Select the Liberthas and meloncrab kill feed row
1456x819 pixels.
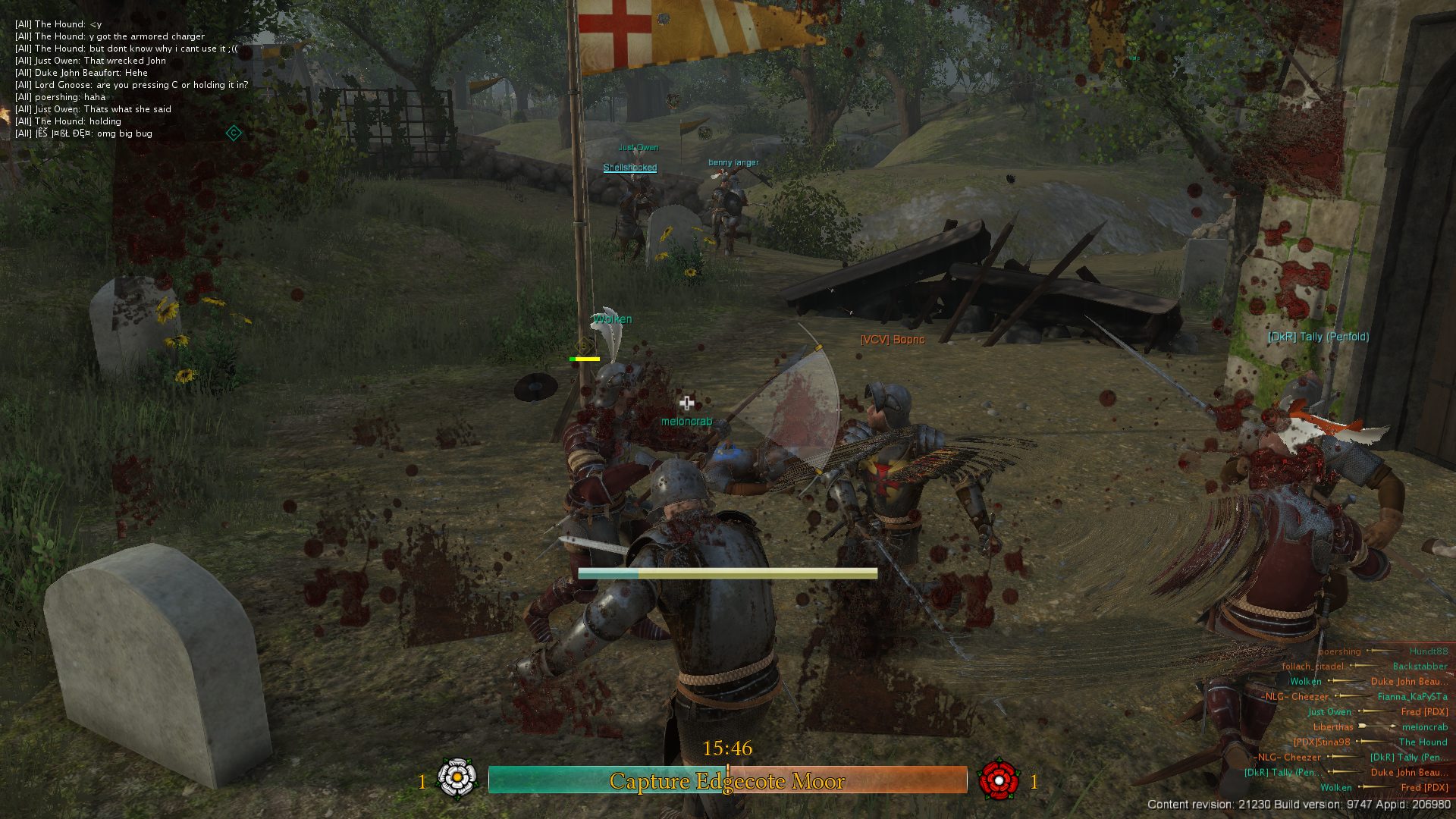(1380, 727)
